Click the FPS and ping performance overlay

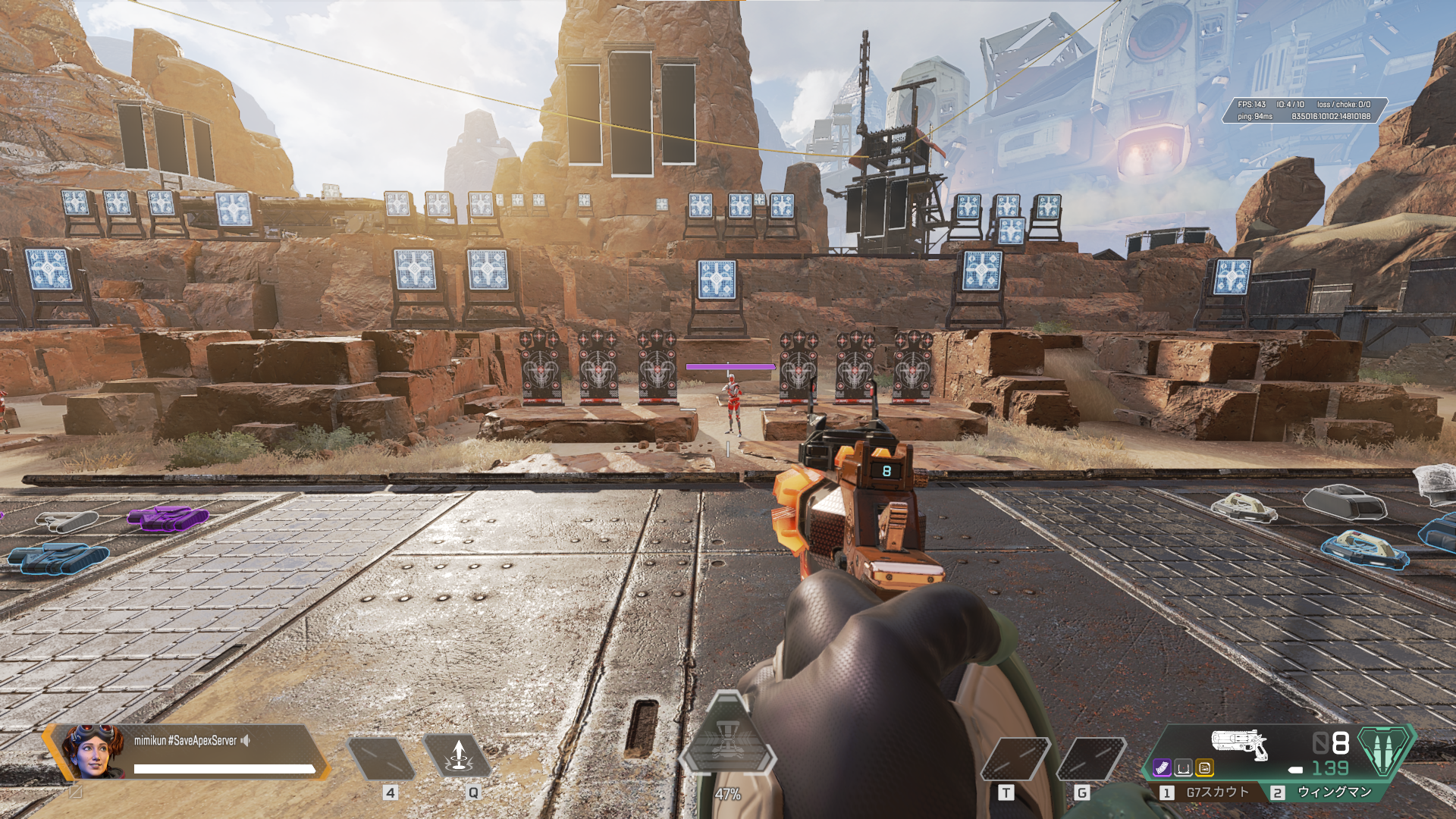coord(1304,110)
